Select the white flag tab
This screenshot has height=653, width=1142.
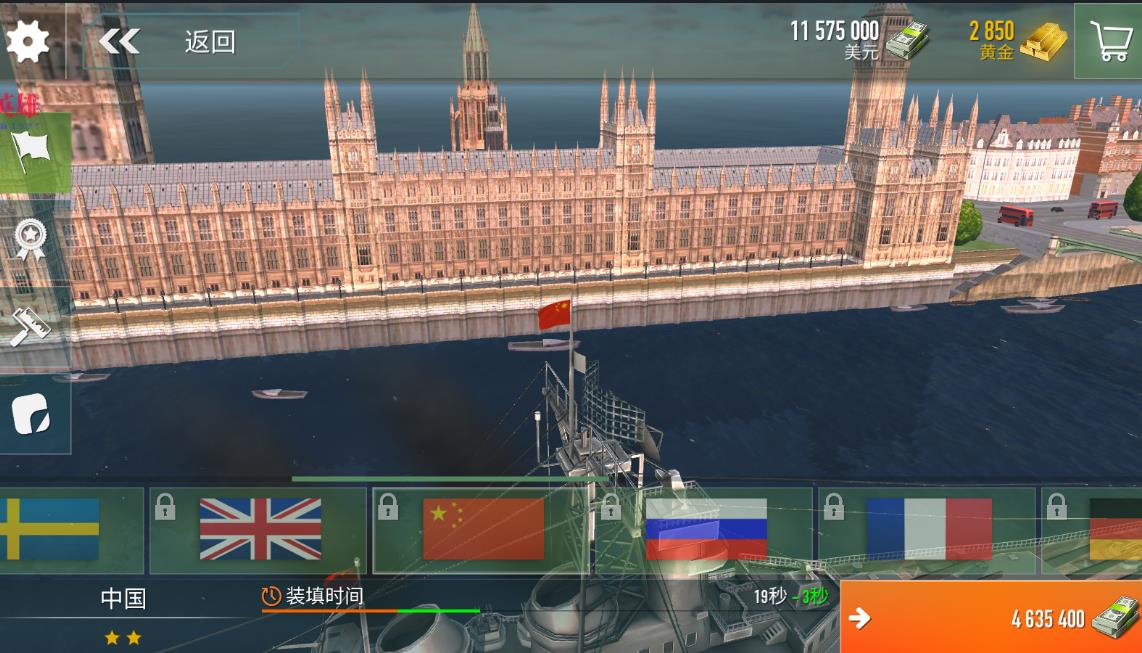(33, 153)
